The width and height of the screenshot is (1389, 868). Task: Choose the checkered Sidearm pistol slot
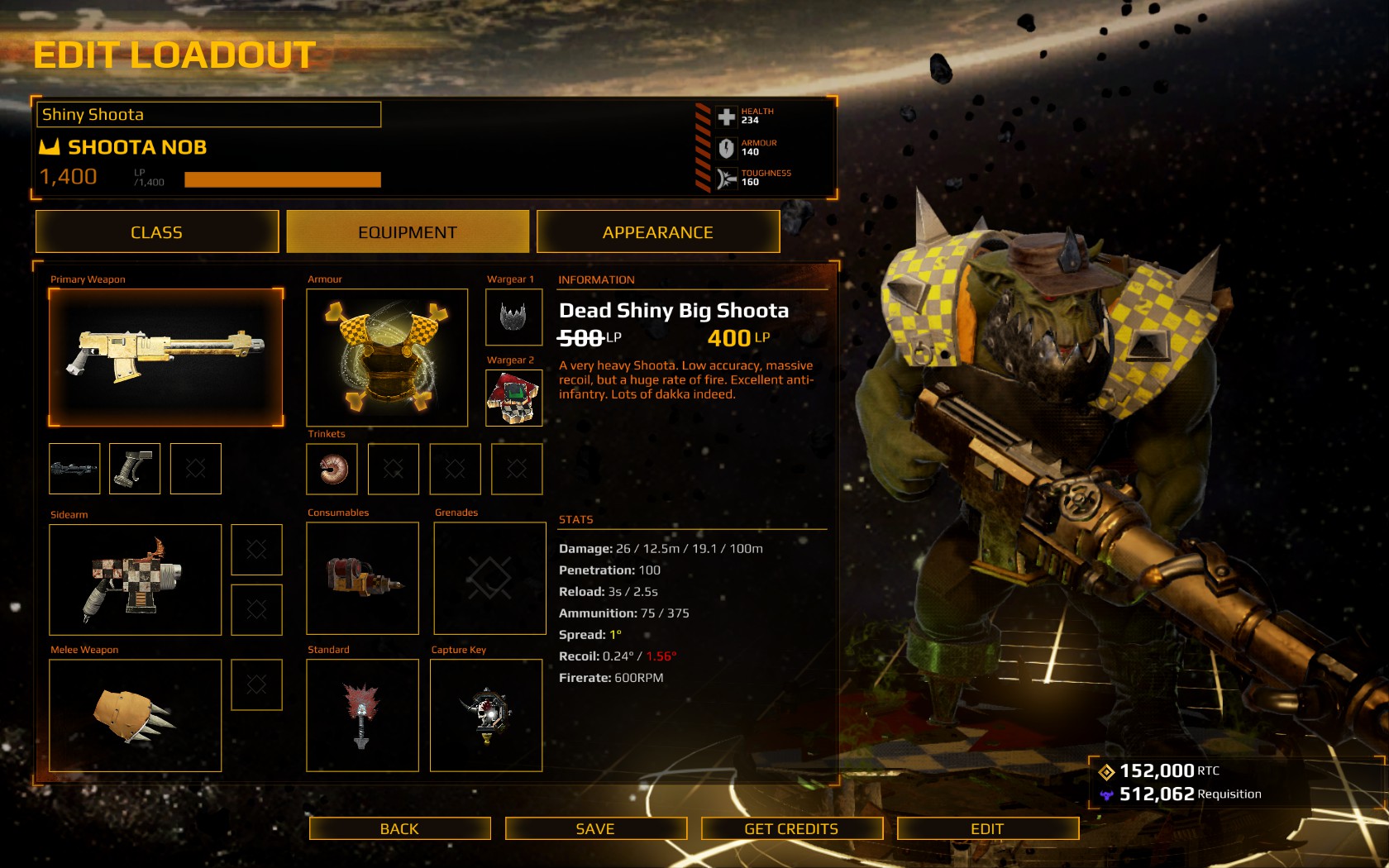coord(135,579)
